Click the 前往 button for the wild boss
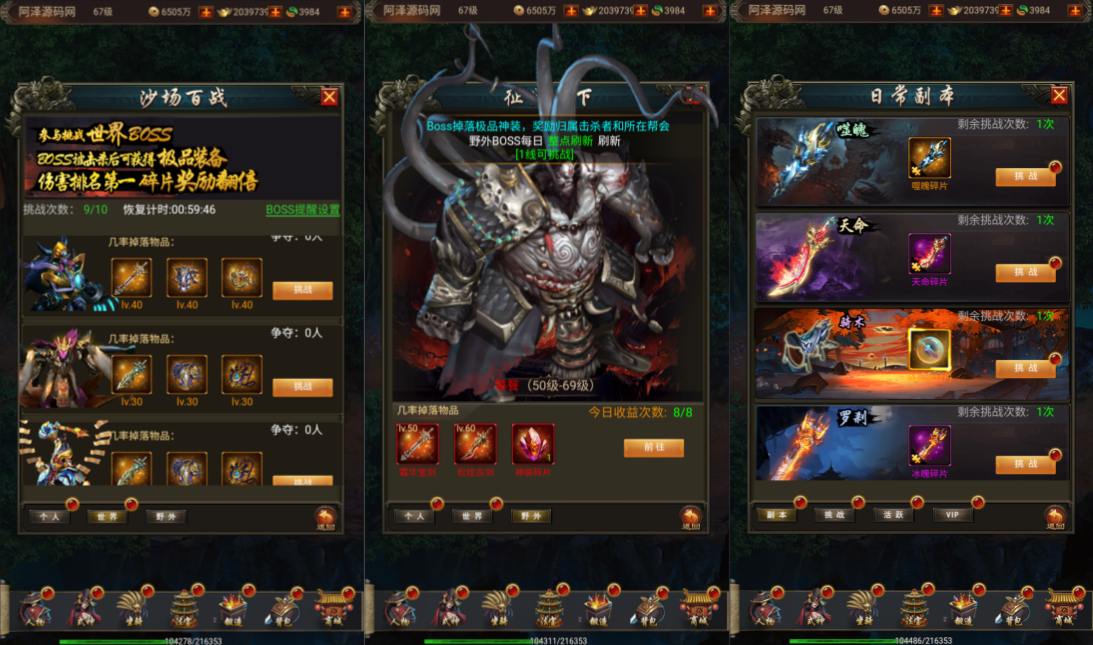The width and height of the screenshot is (1093, 645). (653, 448)
